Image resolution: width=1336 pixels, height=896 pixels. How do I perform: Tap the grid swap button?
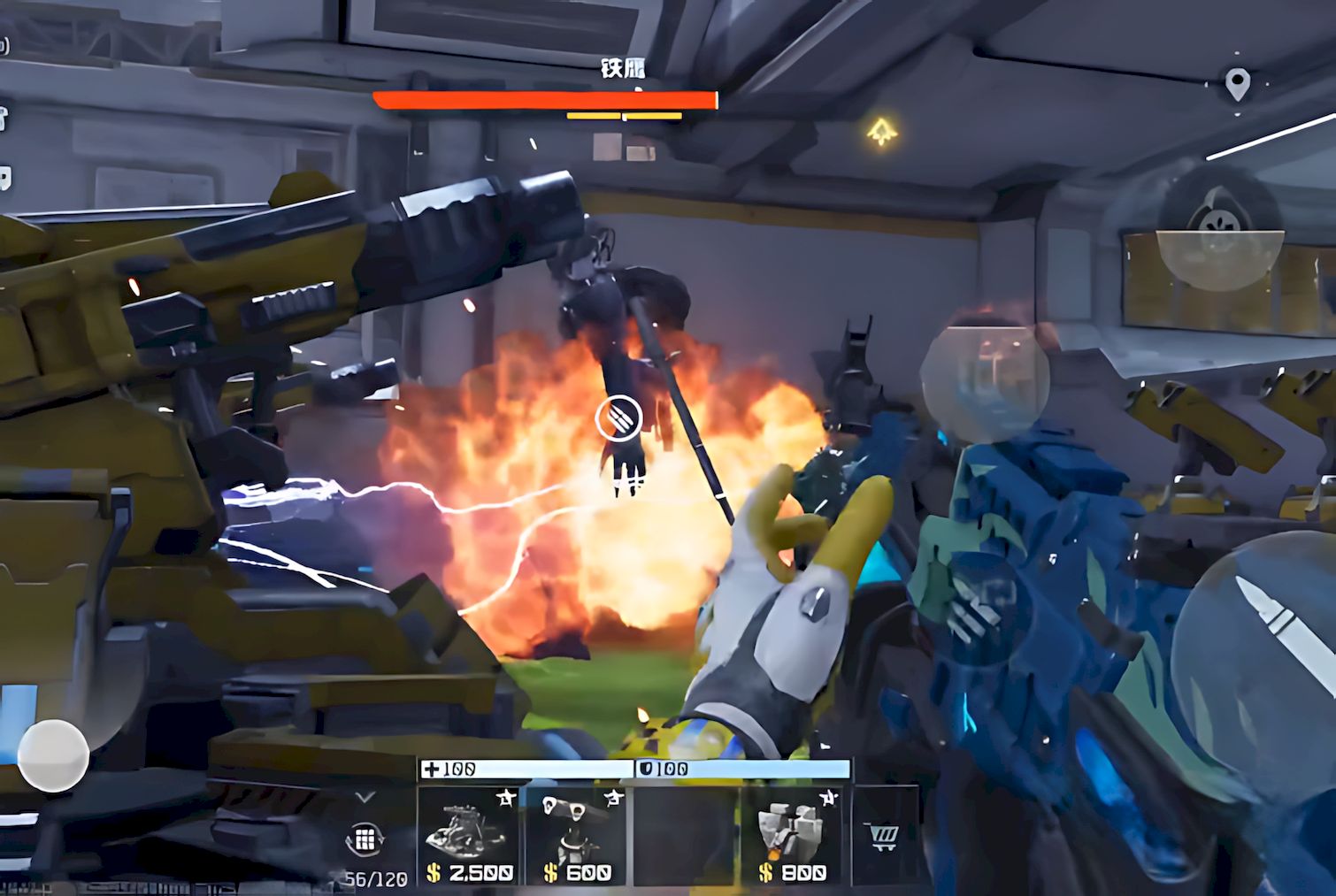pos(365,839)
